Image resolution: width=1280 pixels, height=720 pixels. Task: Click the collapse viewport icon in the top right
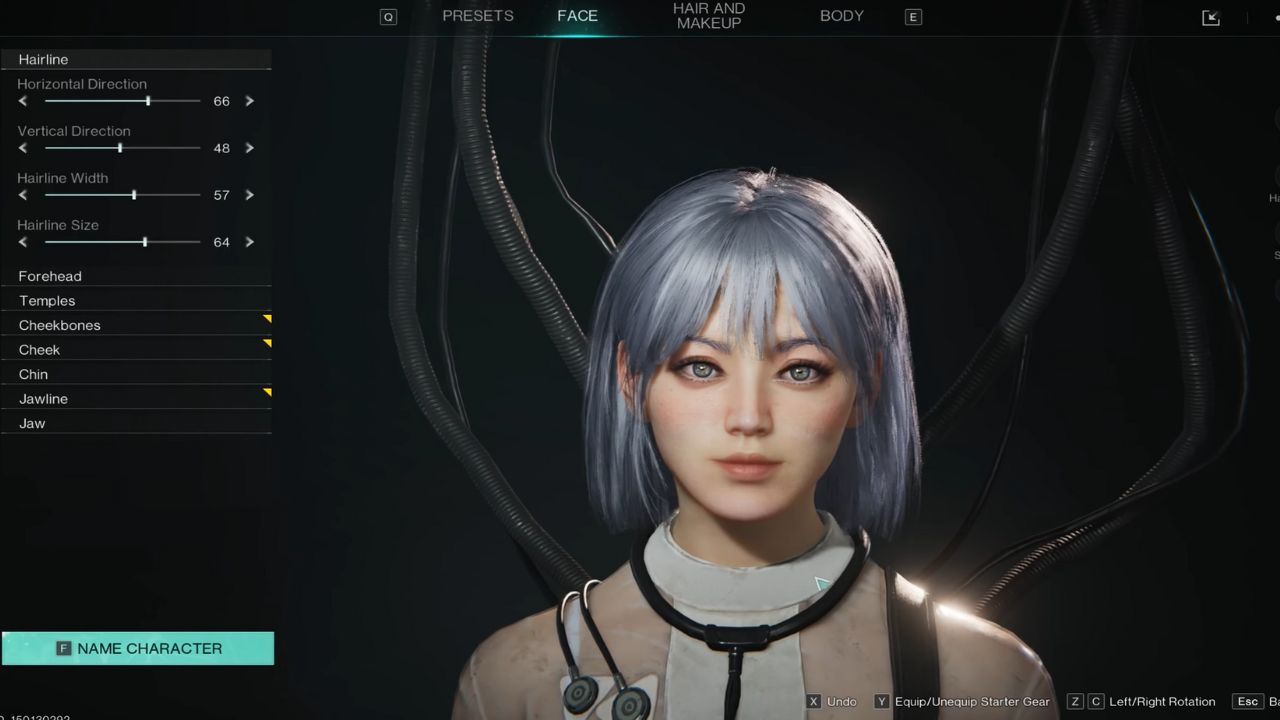point(1210,17)
